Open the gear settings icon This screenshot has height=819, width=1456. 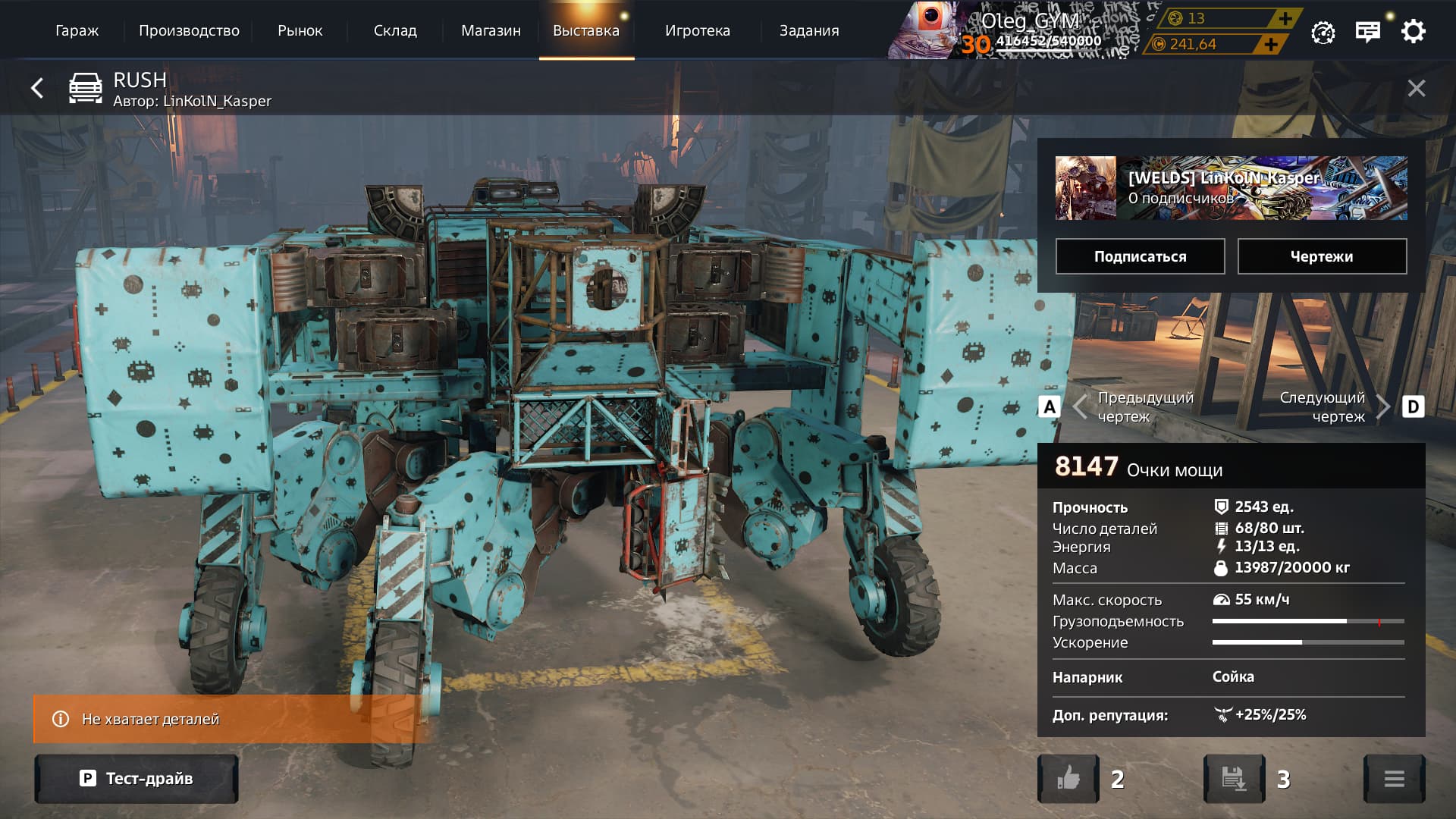[1413, 32]
